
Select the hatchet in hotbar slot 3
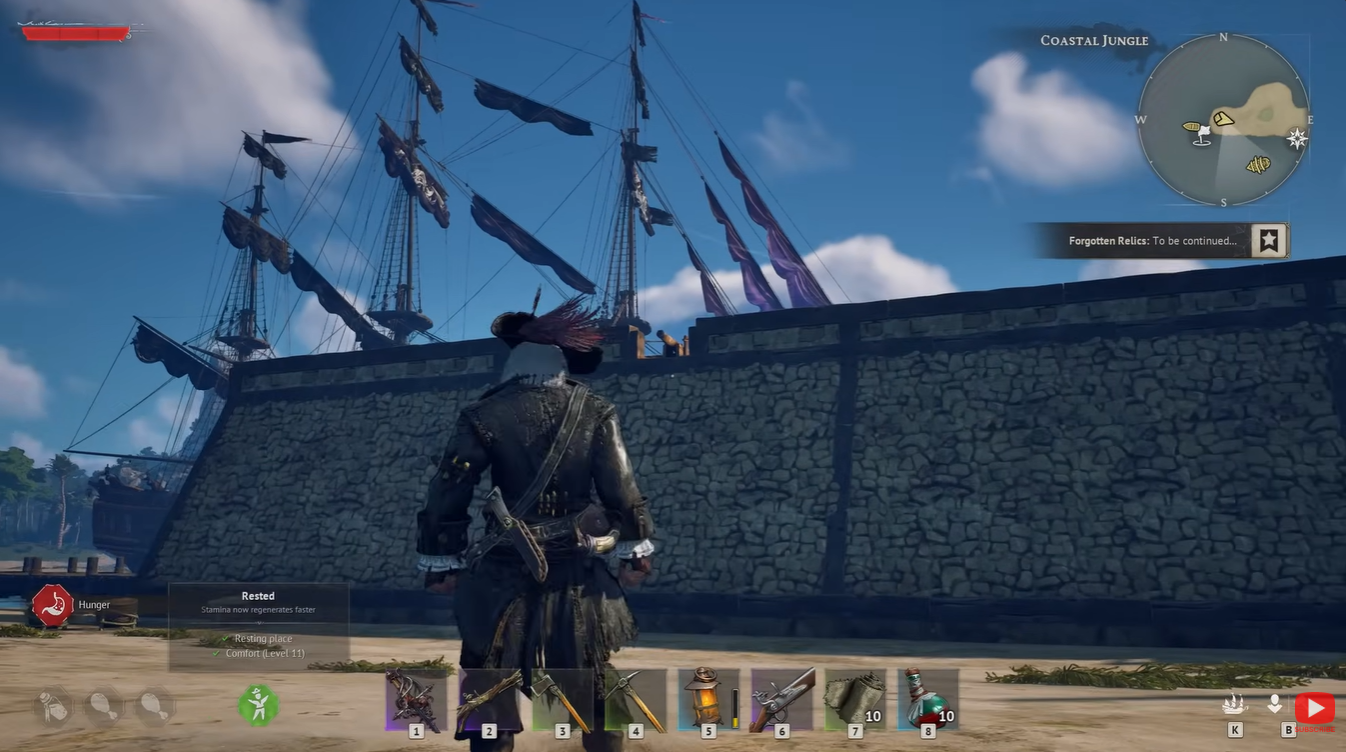(x=560, y=698)
